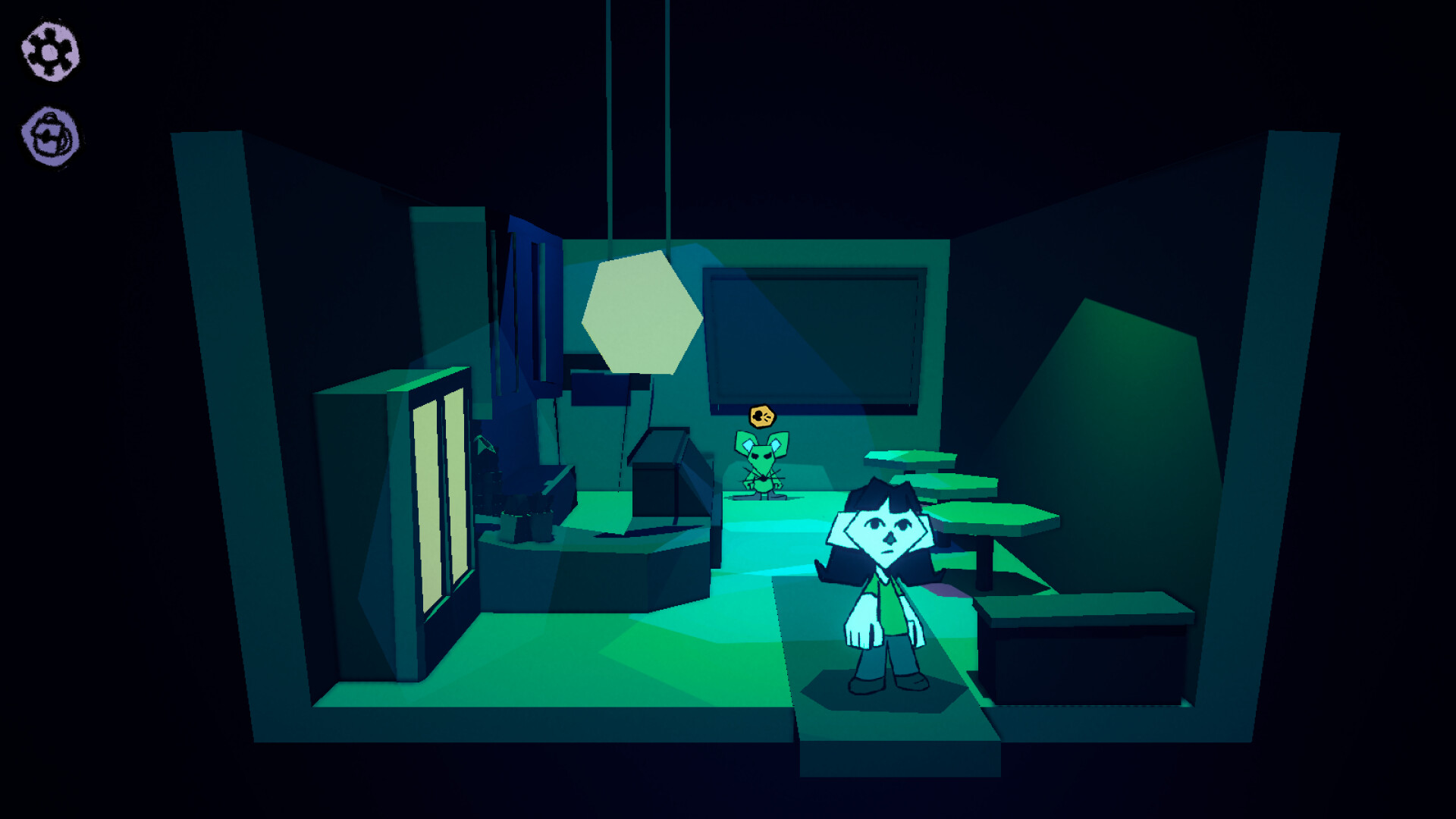Click the talk indicator over the rat character
1456x819 pixels.
pyautogui.click(x=763, y=414)
